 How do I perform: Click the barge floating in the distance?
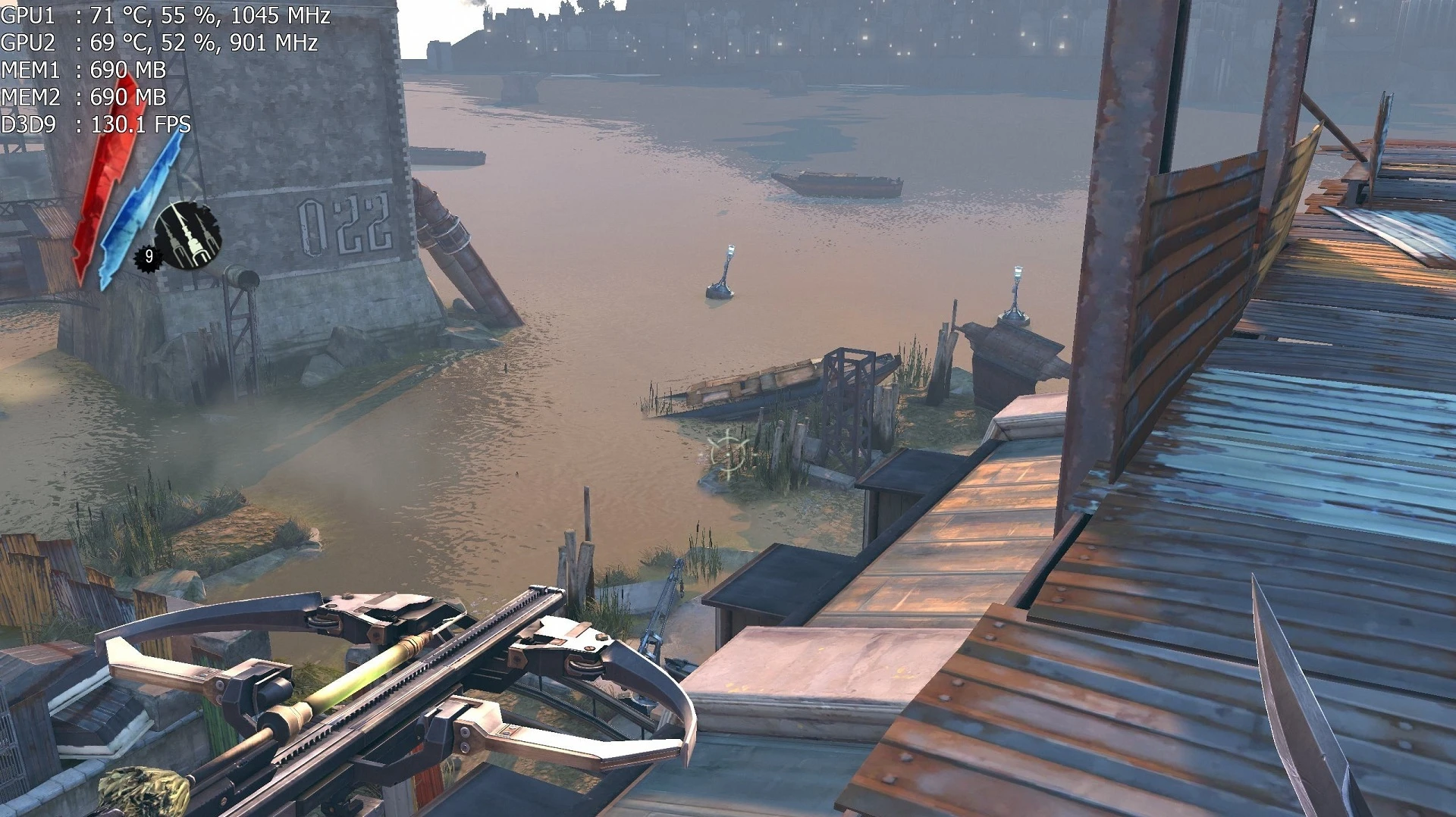pyautogui.click(x=834, y=182)
